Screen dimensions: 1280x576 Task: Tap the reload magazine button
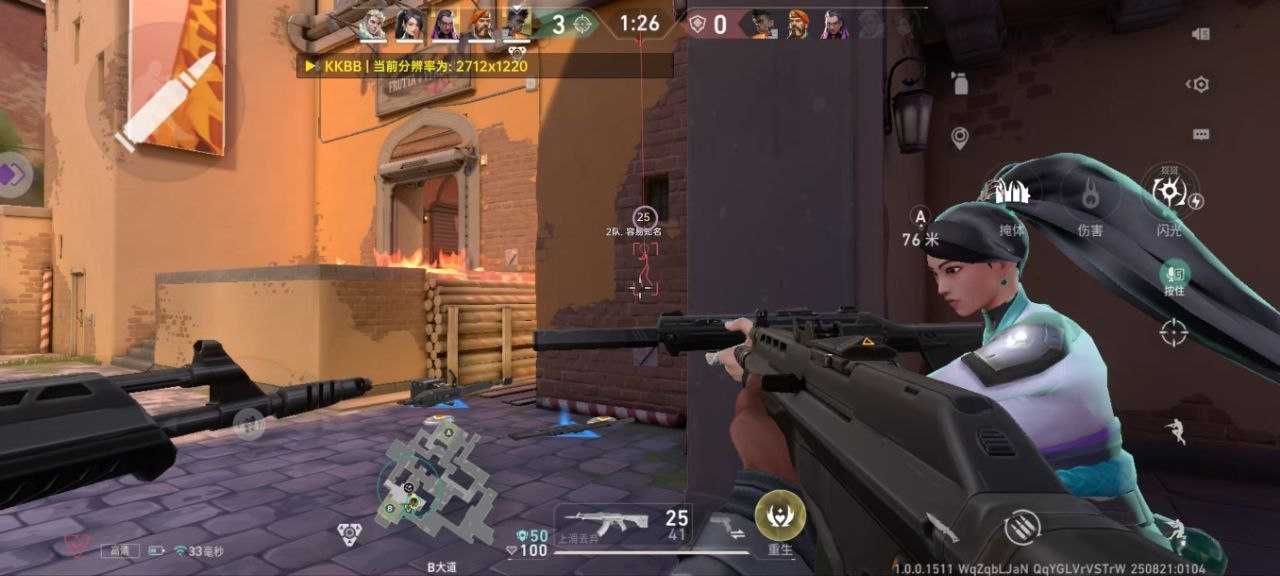[x=1022, y=527]
